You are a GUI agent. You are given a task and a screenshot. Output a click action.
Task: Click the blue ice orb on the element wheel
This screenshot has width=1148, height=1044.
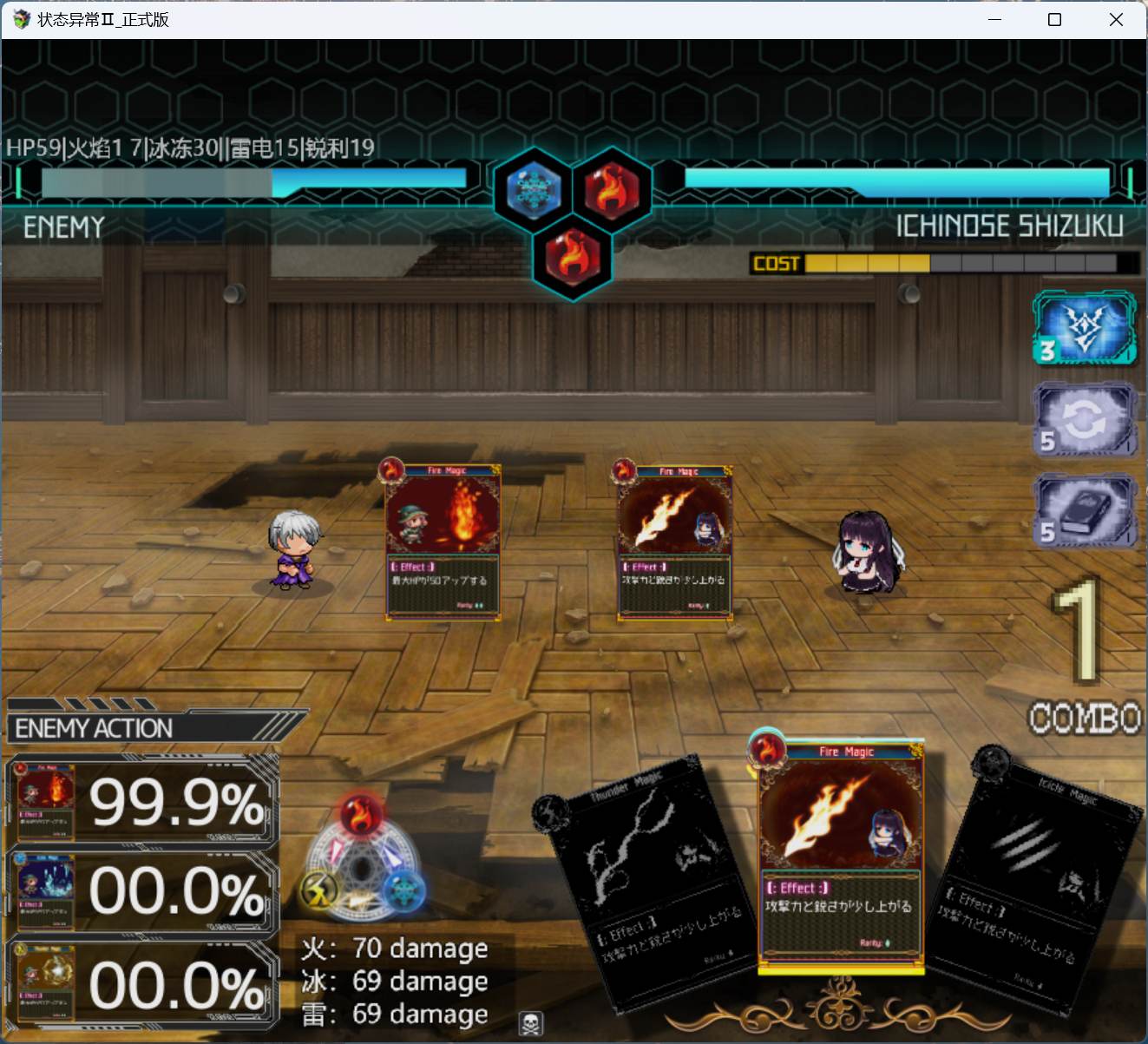pos(404,891)
